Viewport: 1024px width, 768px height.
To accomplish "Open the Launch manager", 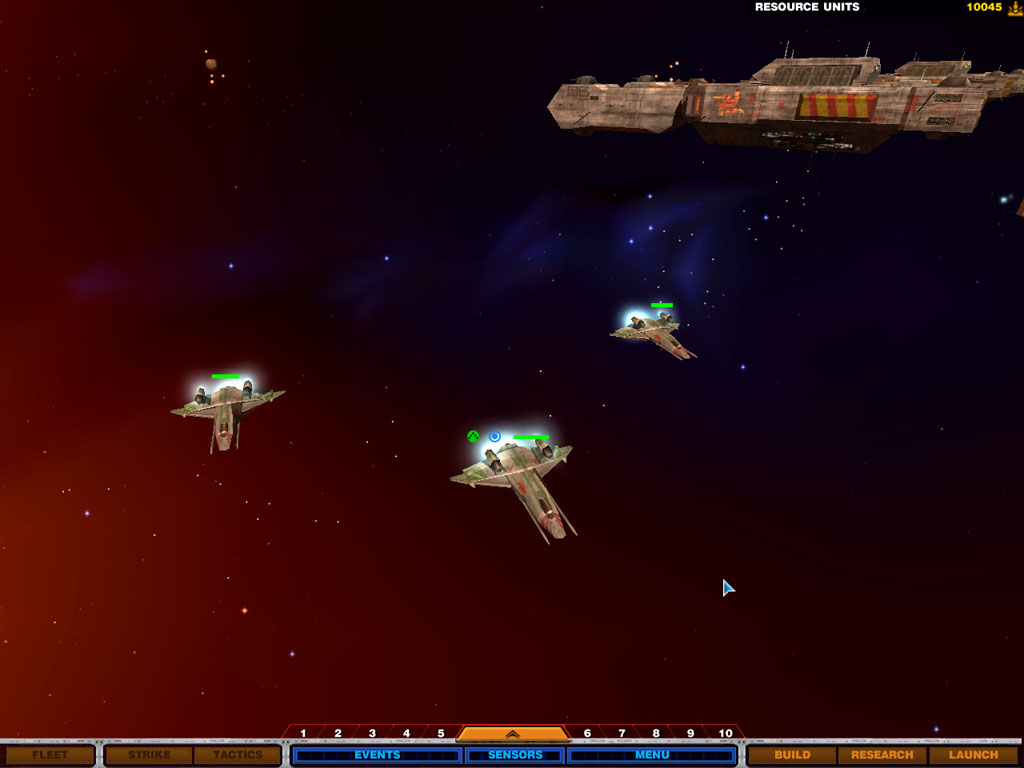I will 973,755.
